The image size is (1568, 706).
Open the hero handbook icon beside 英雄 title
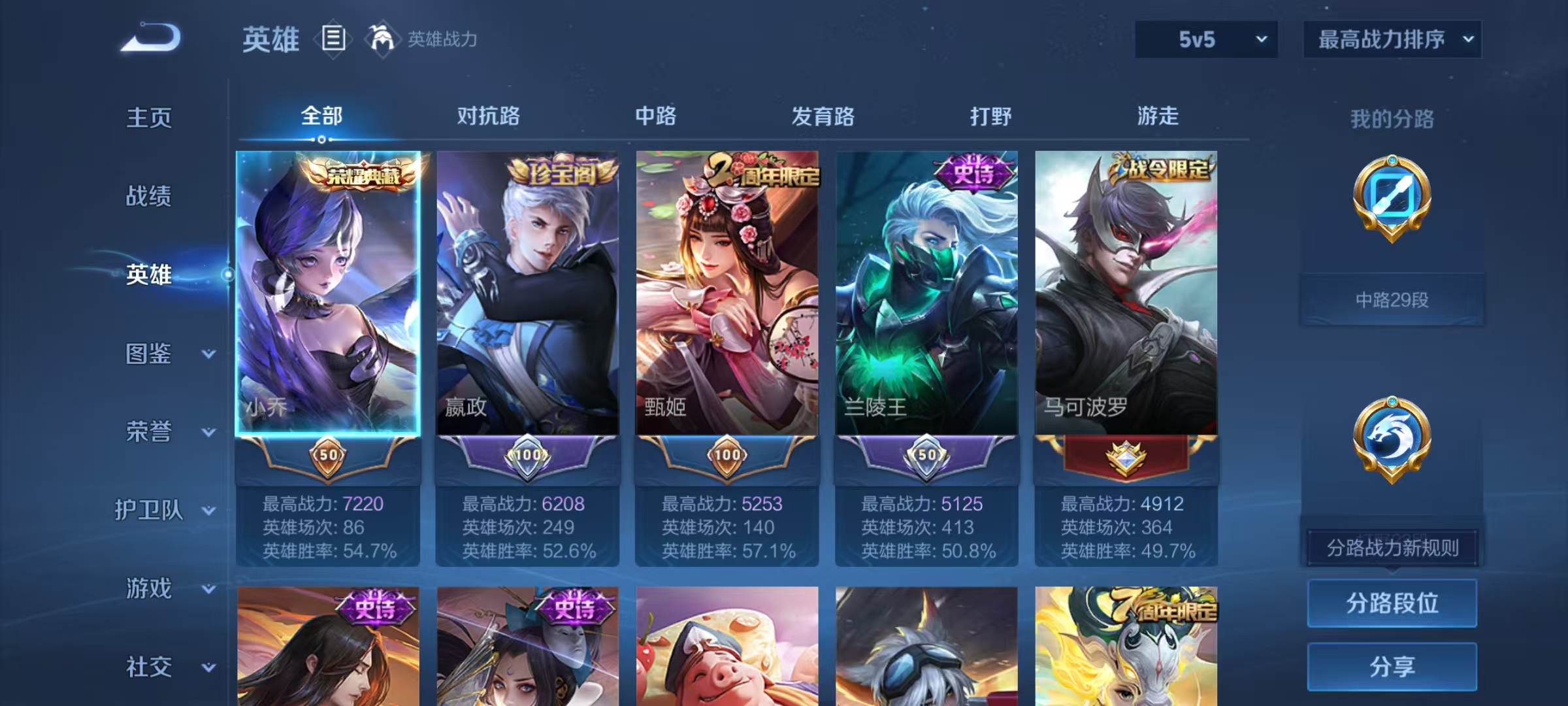(333, 39)
